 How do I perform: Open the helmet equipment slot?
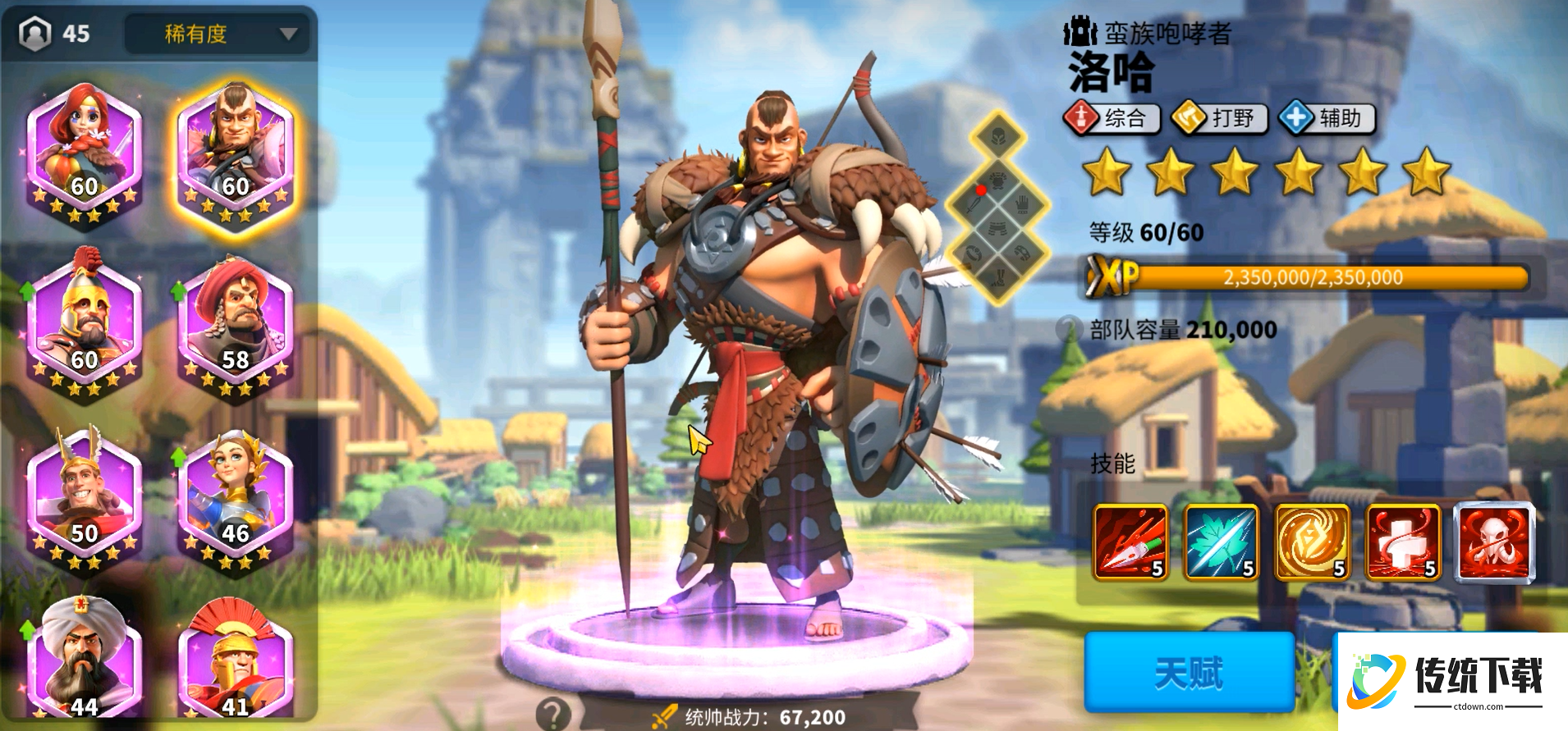[997, 138]
